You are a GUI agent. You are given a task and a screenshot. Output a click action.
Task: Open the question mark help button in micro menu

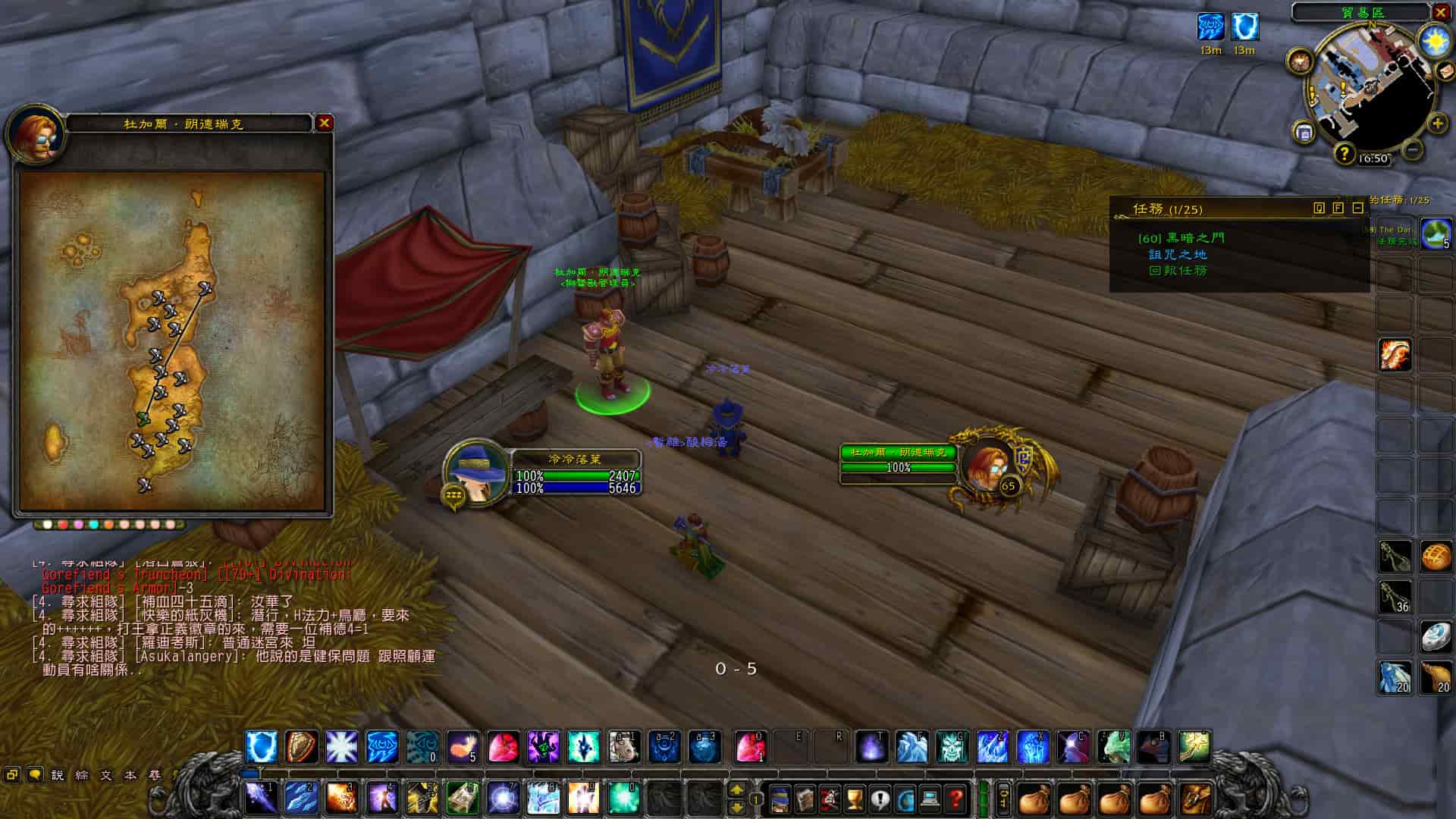point(957,798)
